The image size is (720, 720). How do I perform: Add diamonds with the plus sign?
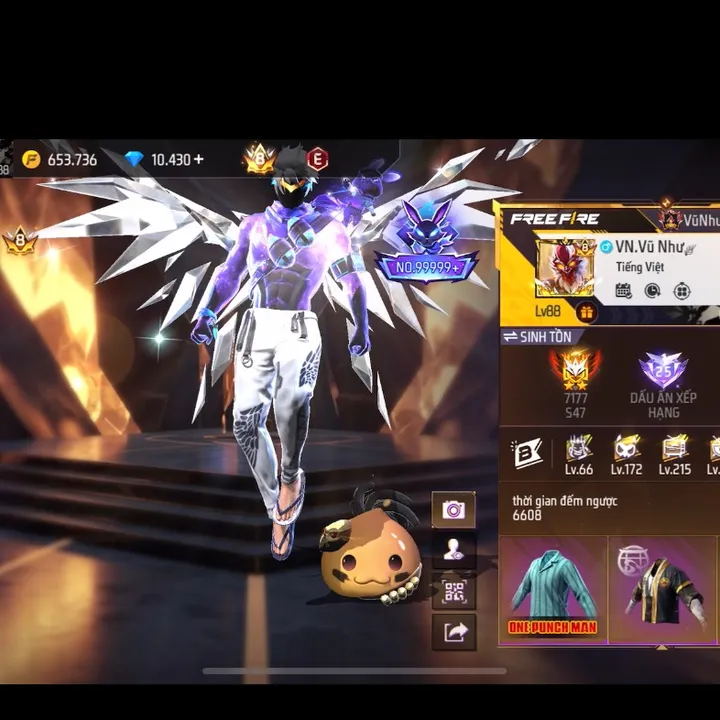click(x=198, y=159)
